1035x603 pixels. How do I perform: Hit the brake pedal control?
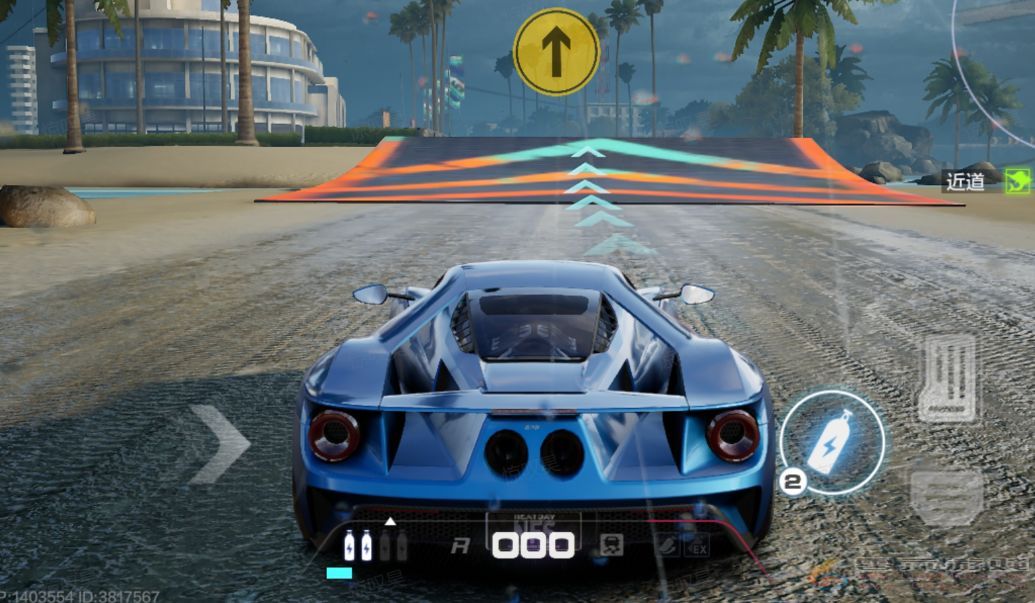coord(946,497)
